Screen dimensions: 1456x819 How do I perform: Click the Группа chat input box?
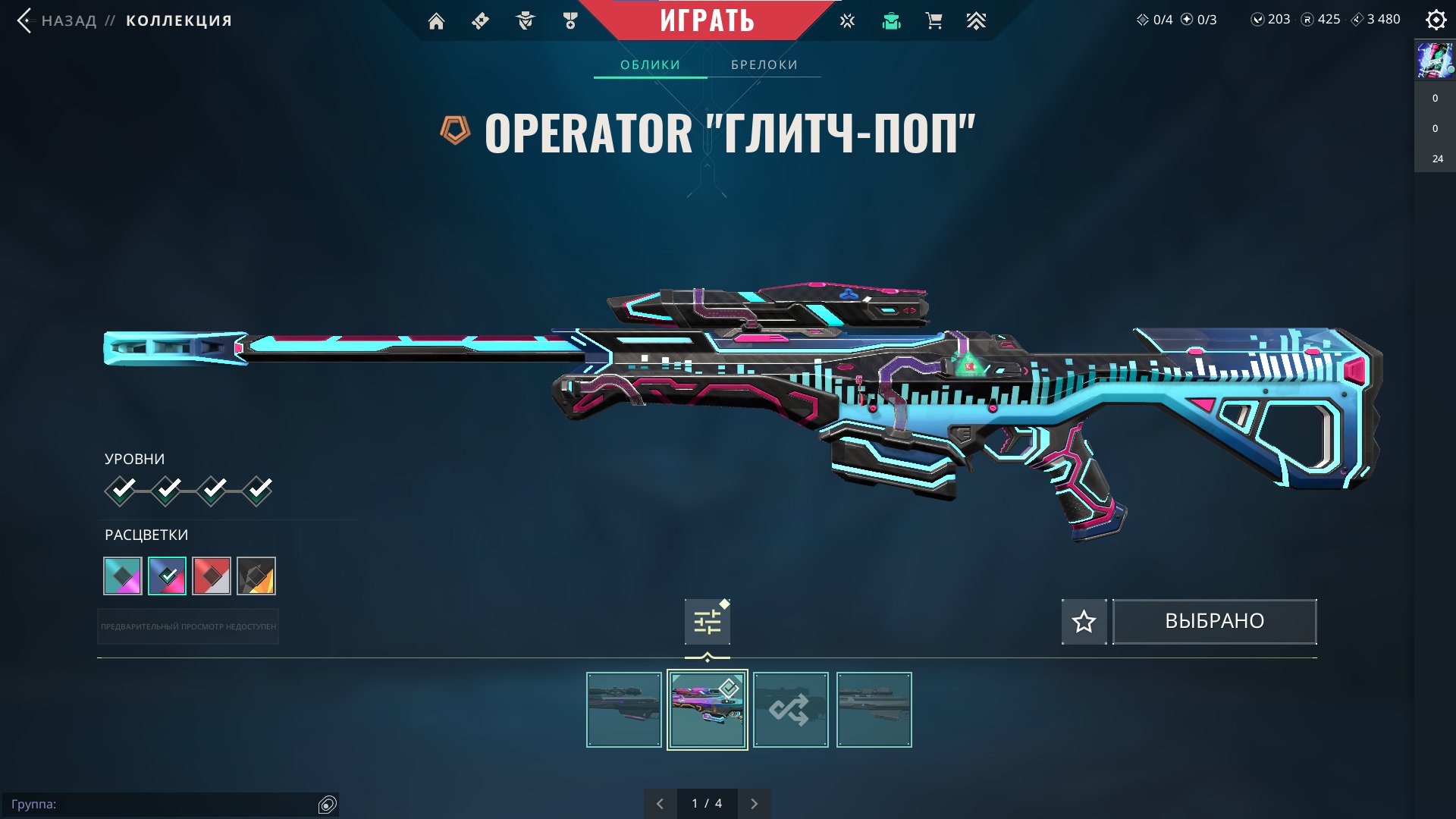click(163, 804)
